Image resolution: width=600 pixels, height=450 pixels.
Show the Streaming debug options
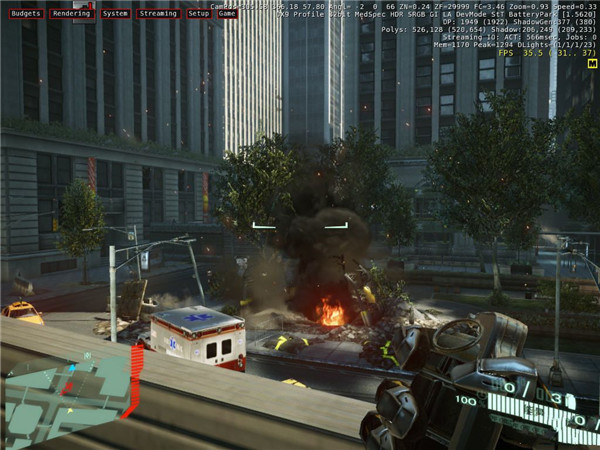click(x=159, y=14)
